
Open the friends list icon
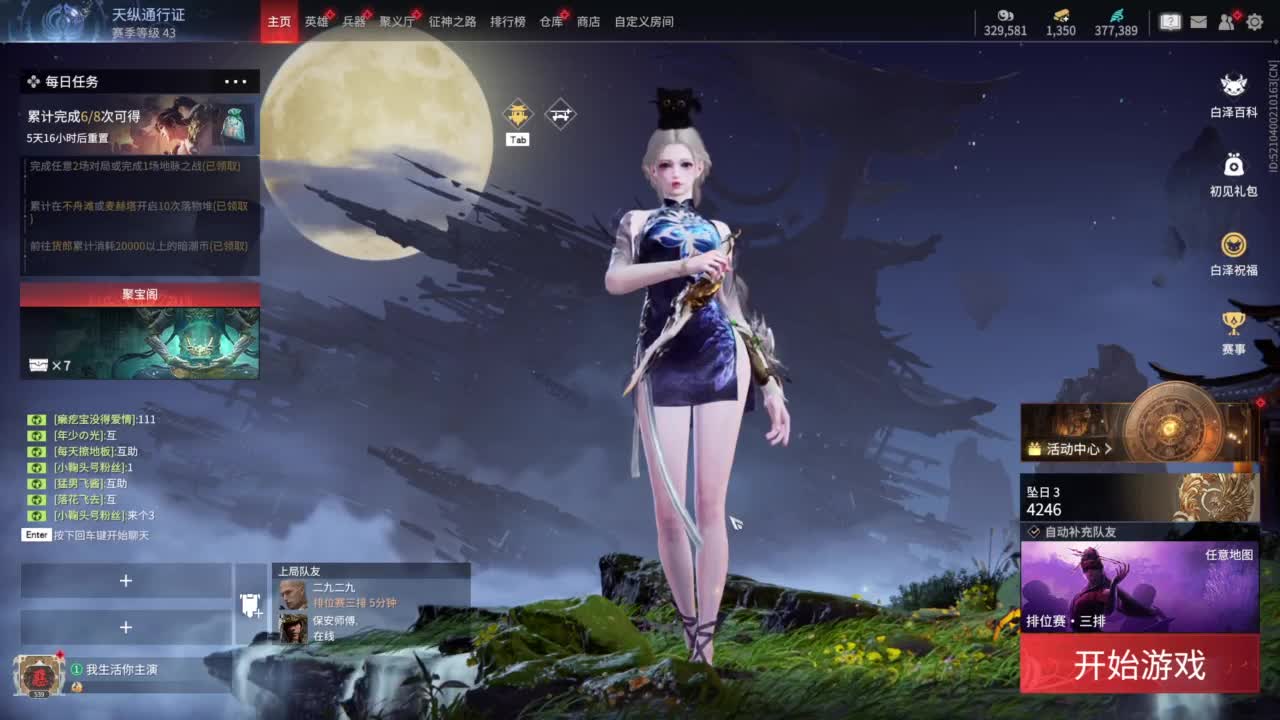[x=1225, y=20]
